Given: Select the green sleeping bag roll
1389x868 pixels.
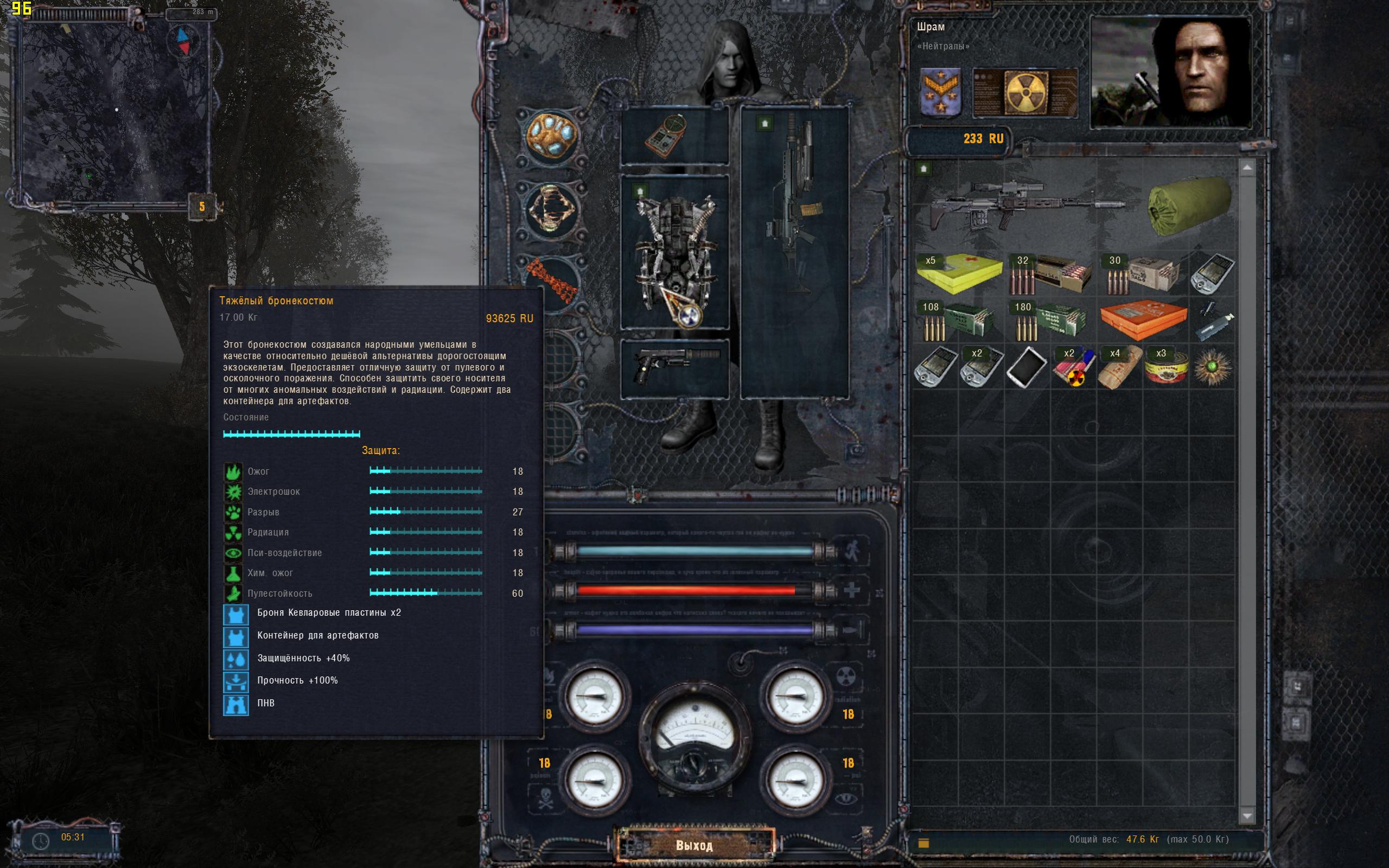Looking at the screenshot, I should coord(1189,205).
